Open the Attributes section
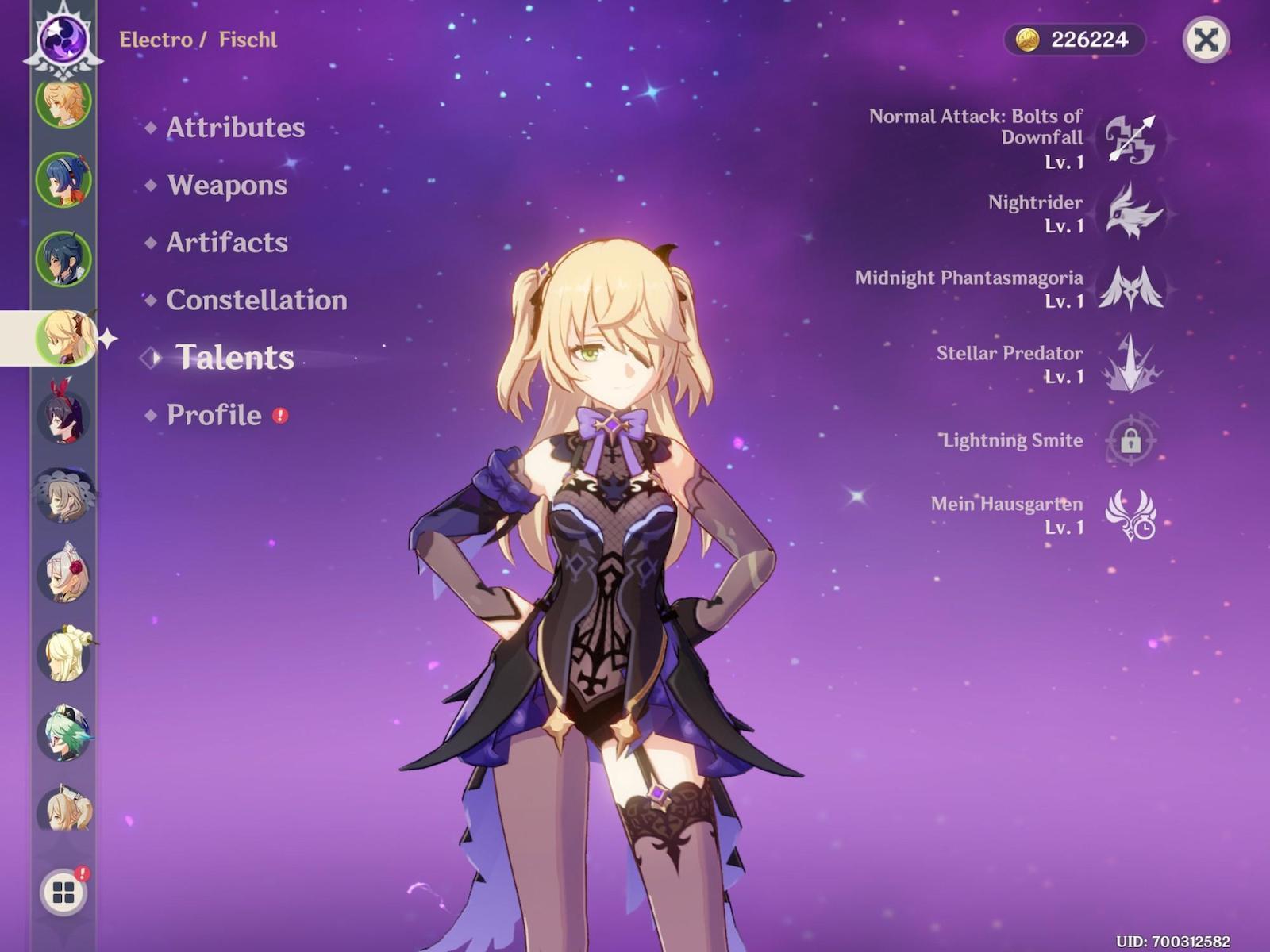The image size is (1270, 952). 235,128
